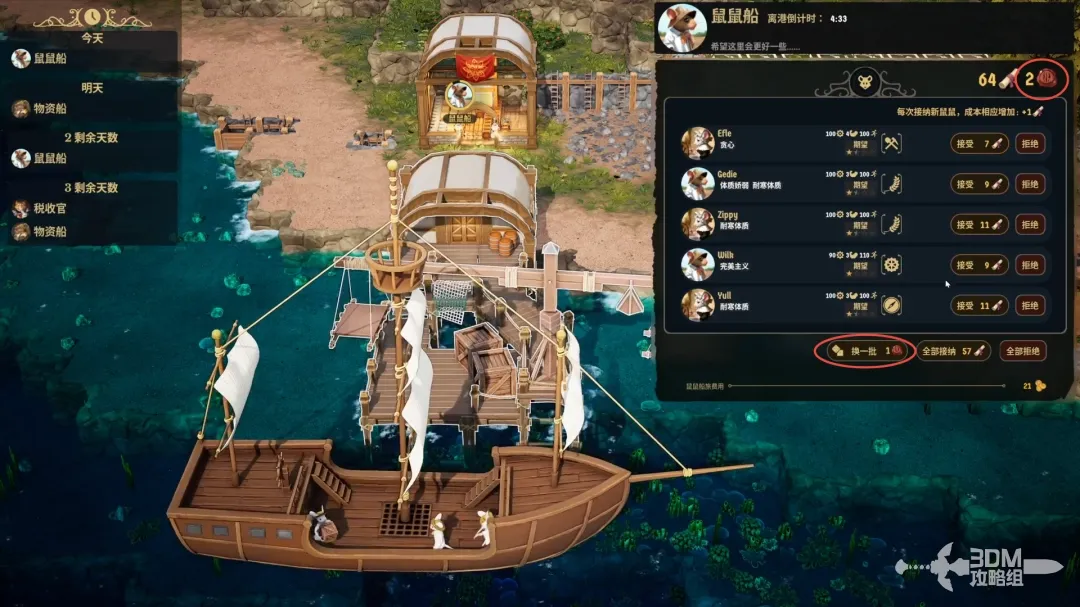Image resolution: width=1080 pixels, height=607 pixels.
Task: Click the clock icon above the schedule
Action: point(92,17)
